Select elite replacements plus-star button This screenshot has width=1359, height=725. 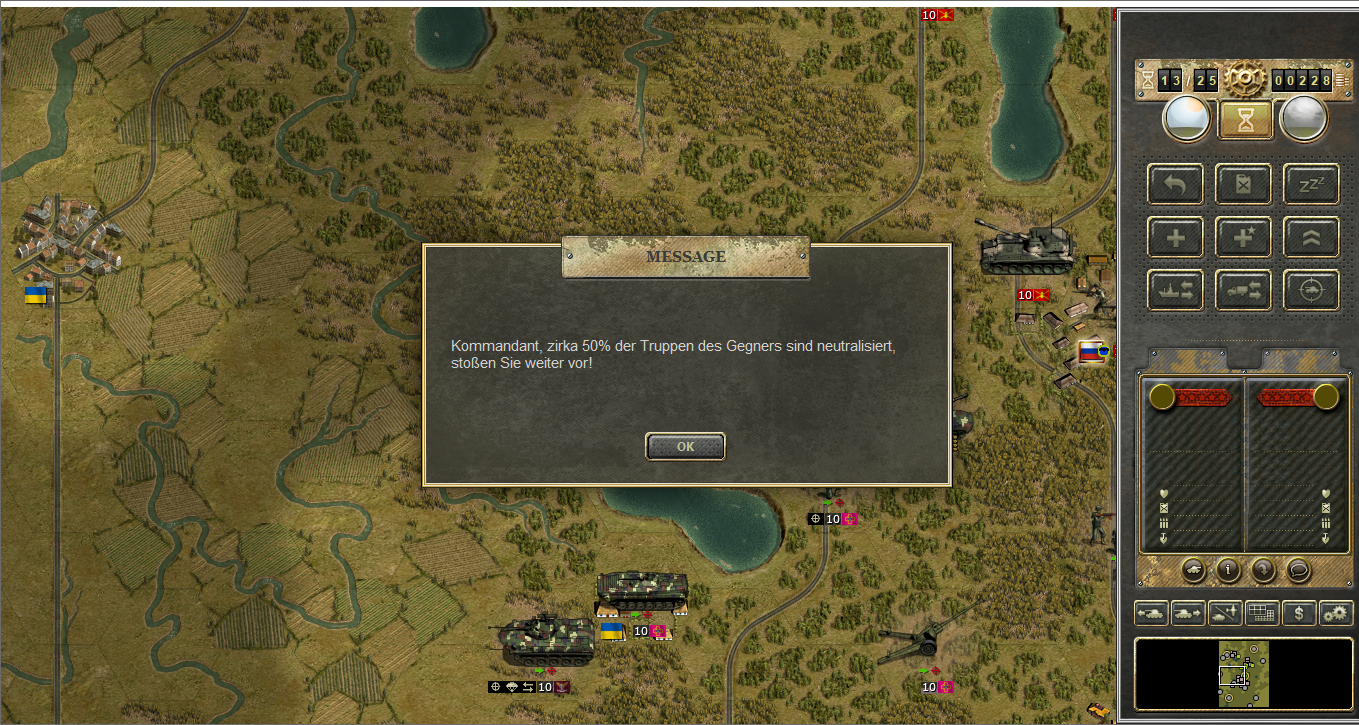[x=1243, y=237]
